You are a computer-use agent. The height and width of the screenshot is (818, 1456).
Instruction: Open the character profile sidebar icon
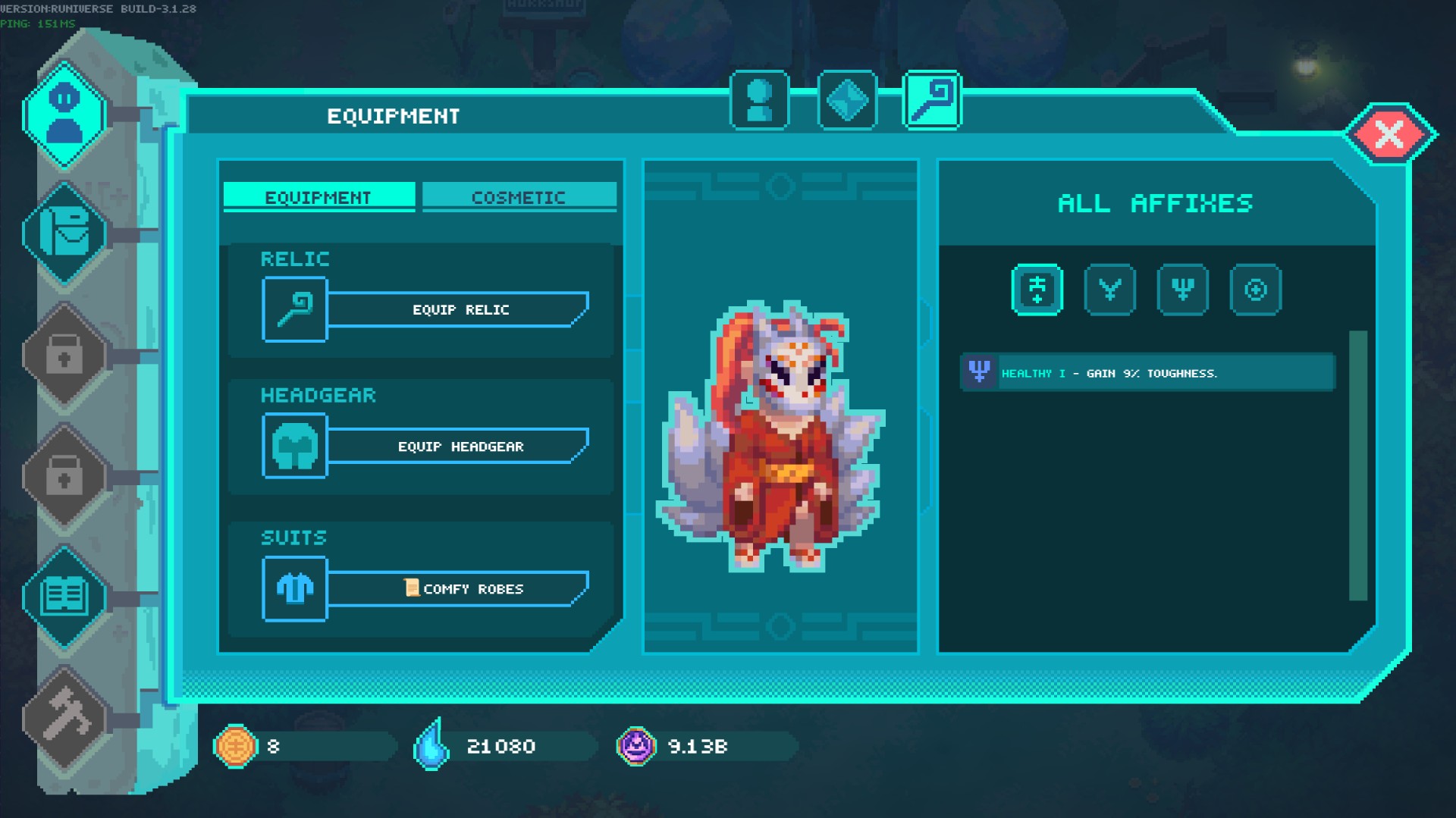pyautogui.click(x=64, y=115)
